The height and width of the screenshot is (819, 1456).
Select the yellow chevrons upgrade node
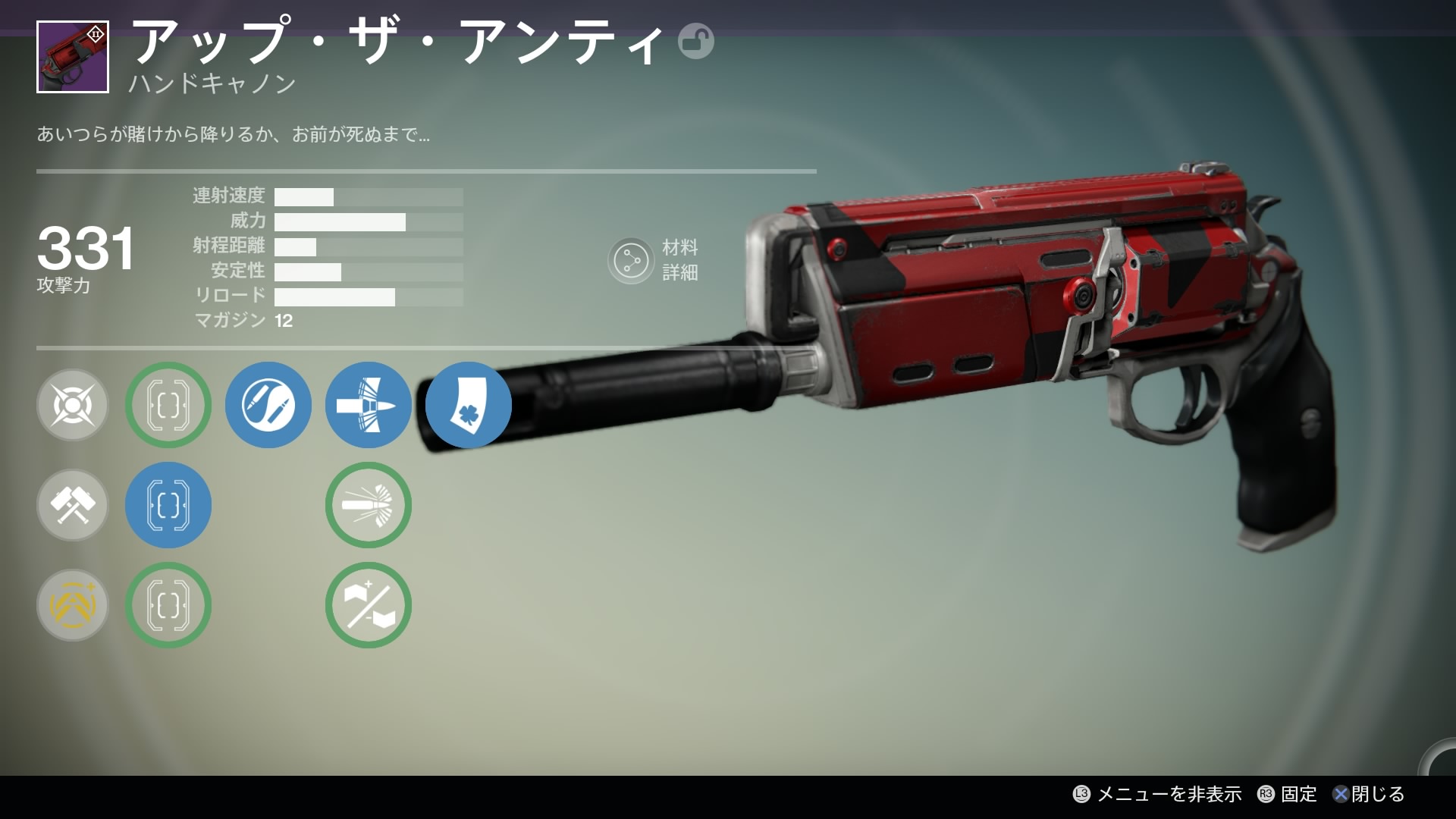(x=73, y=605)
